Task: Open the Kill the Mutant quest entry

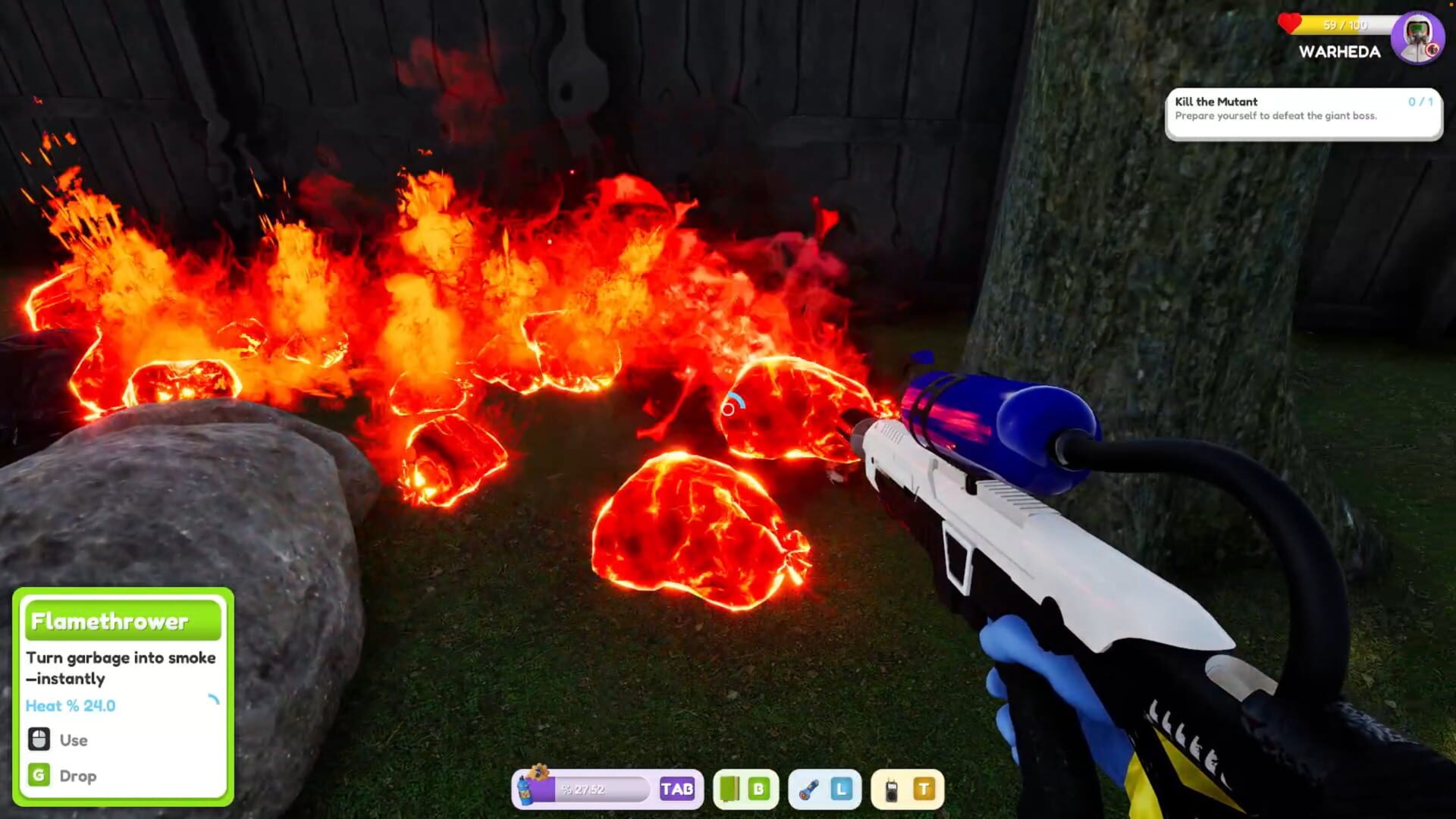Action: click(1215, 102)
